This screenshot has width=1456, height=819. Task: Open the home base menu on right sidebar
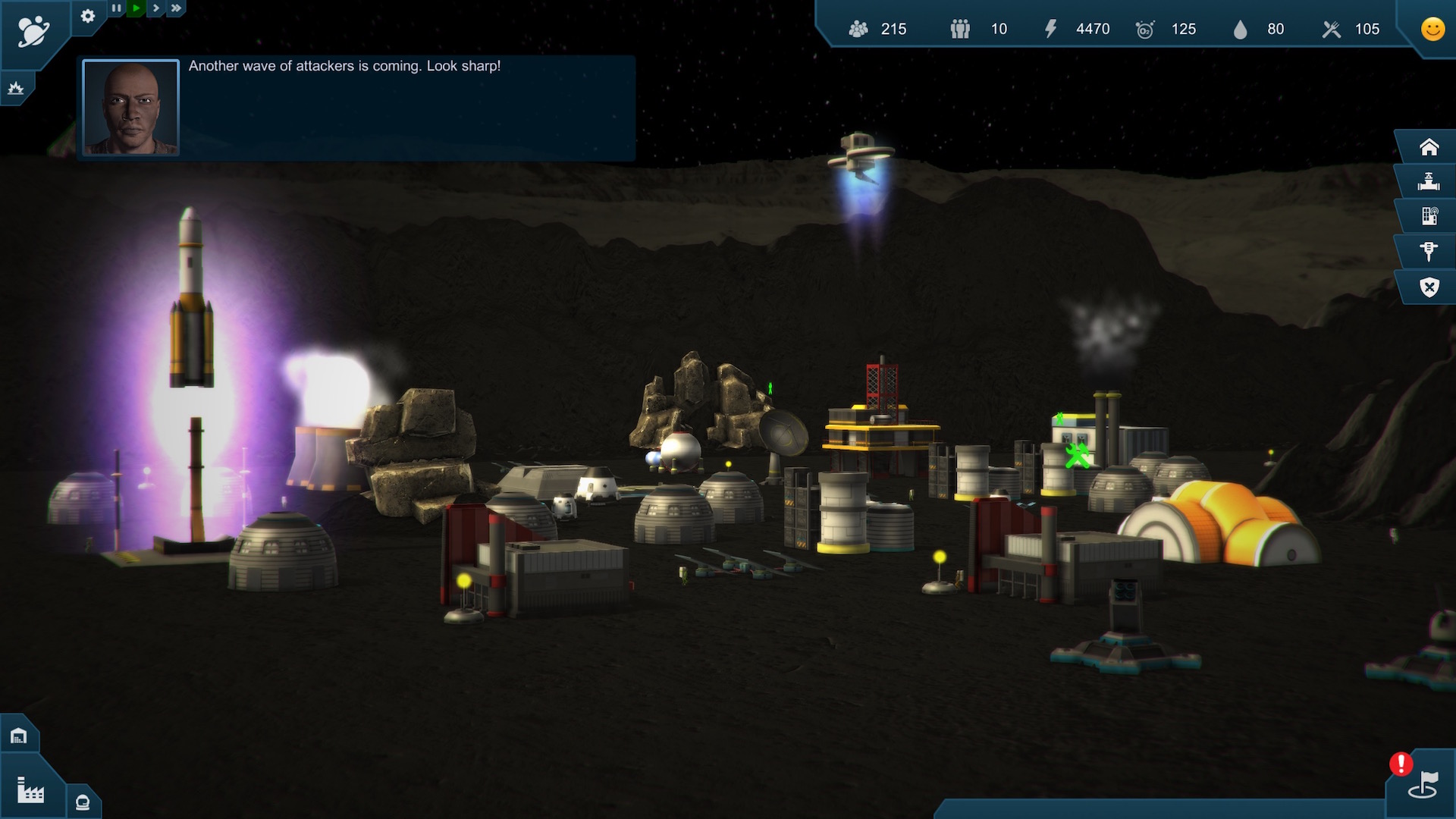click(x=1429, y=146)
